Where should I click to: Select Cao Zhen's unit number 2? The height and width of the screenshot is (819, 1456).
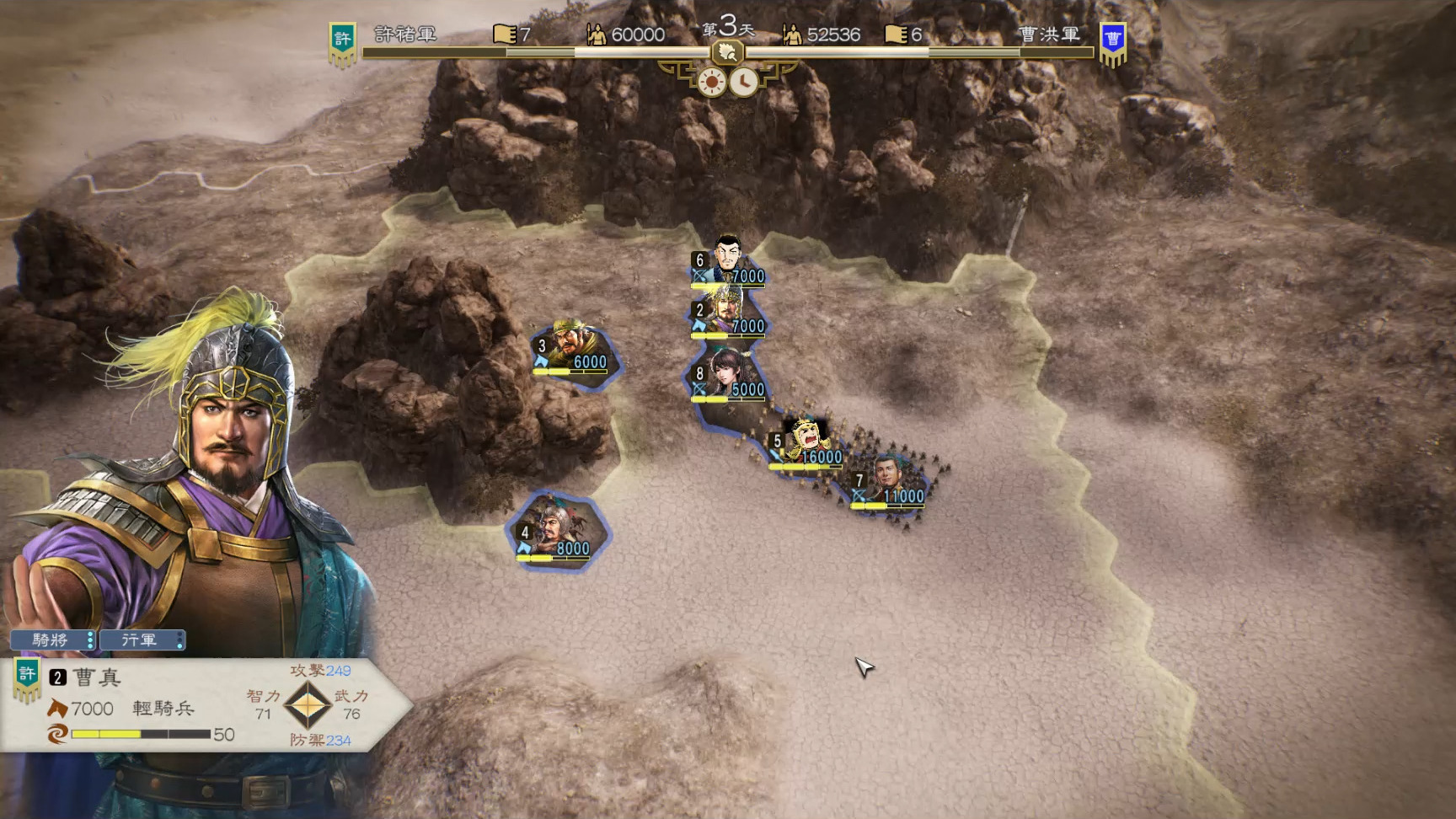pyautogui.click(x=726, y=312)
